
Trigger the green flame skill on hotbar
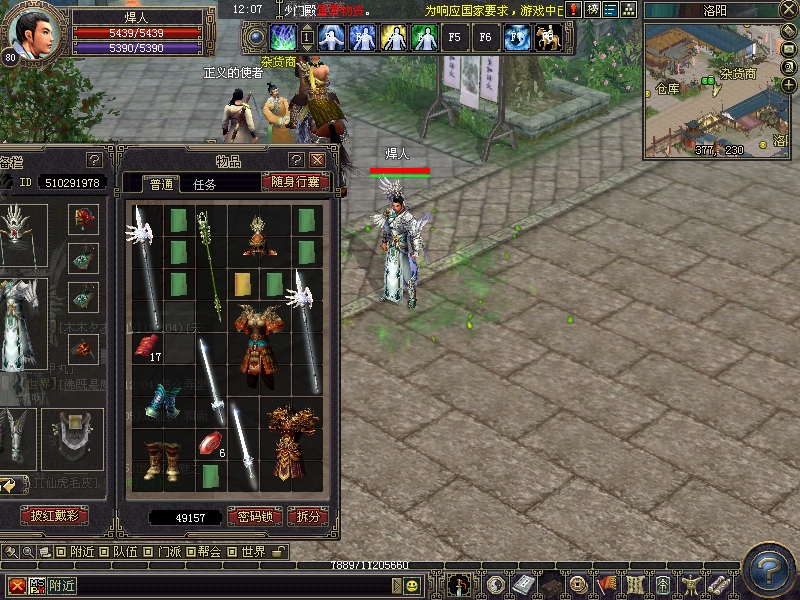[x=283, y=38]
